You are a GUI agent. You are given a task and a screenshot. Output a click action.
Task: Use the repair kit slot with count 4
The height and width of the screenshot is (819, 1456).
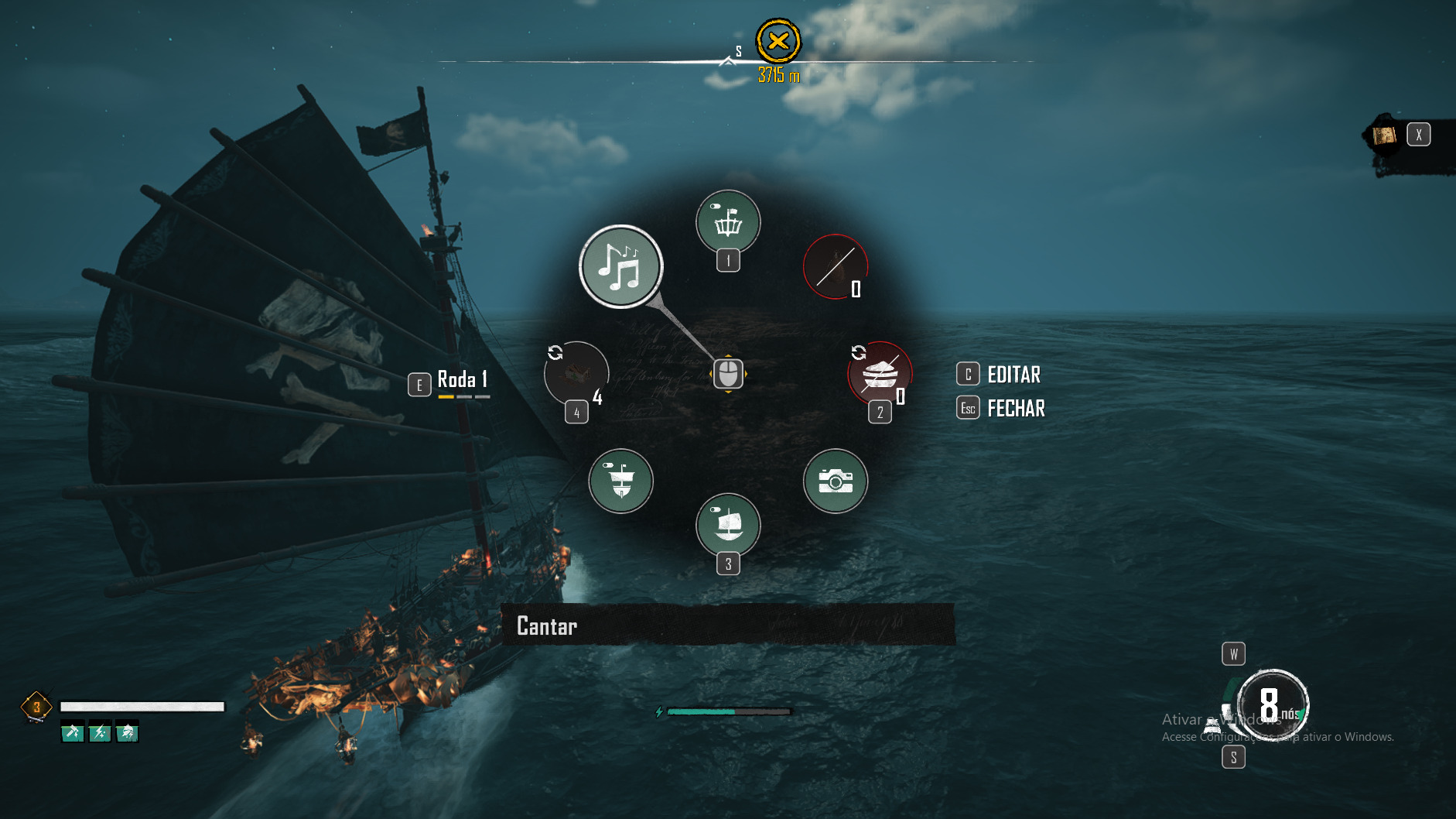576,374
